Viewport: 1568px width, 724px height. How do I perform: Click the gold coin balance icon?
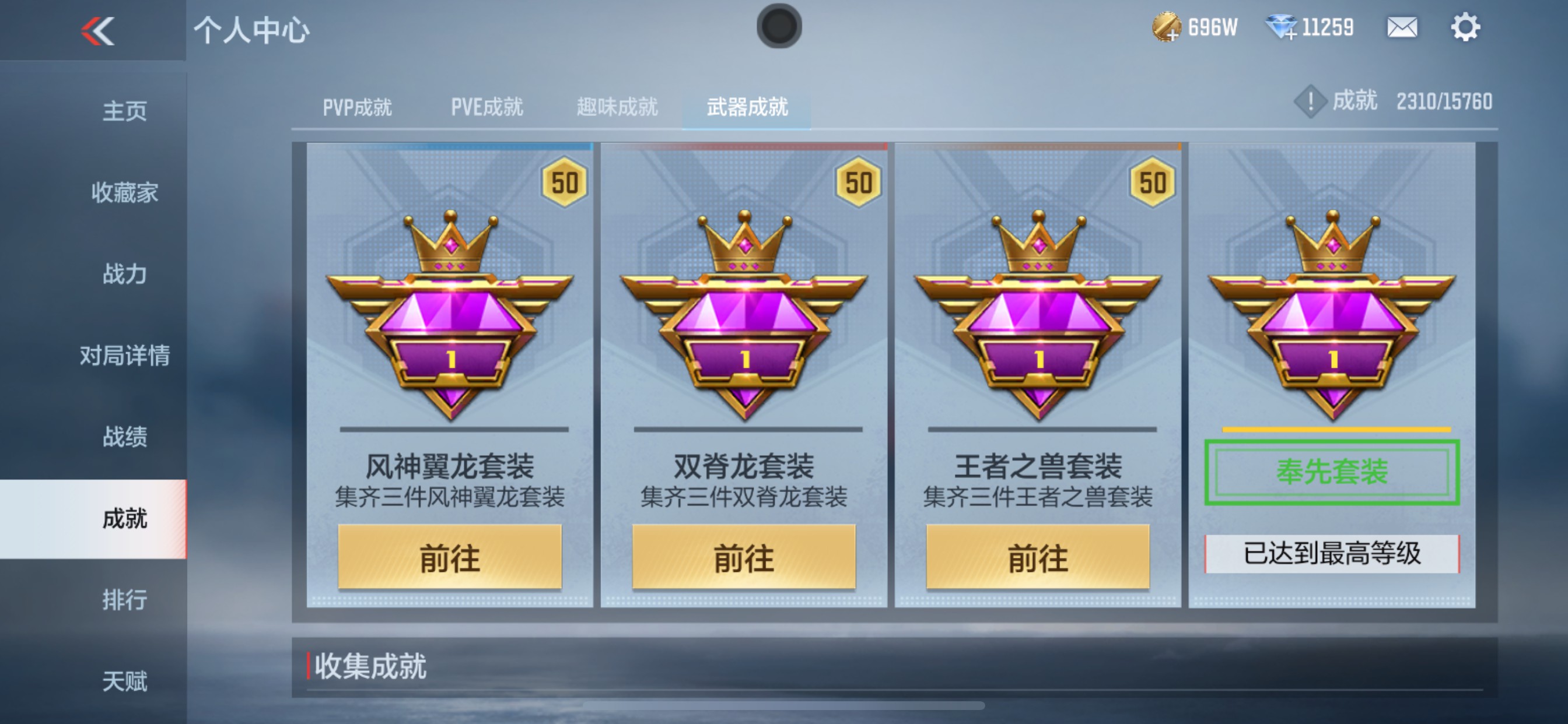point(1167,27)
